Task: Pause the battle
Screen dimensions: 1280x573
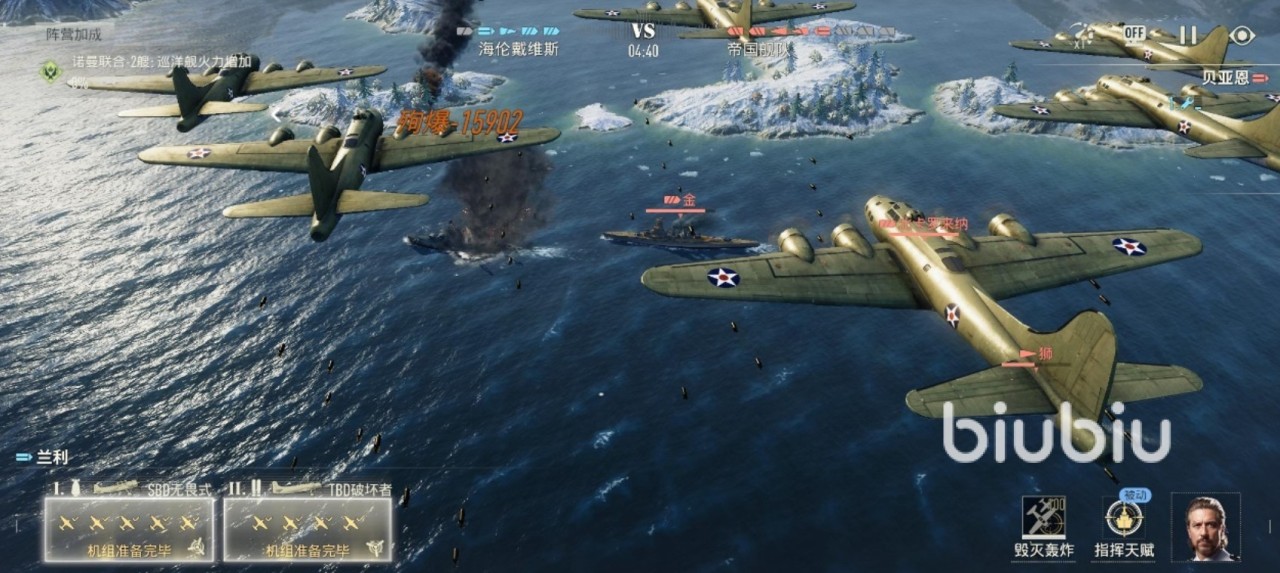Action: 1187,35
